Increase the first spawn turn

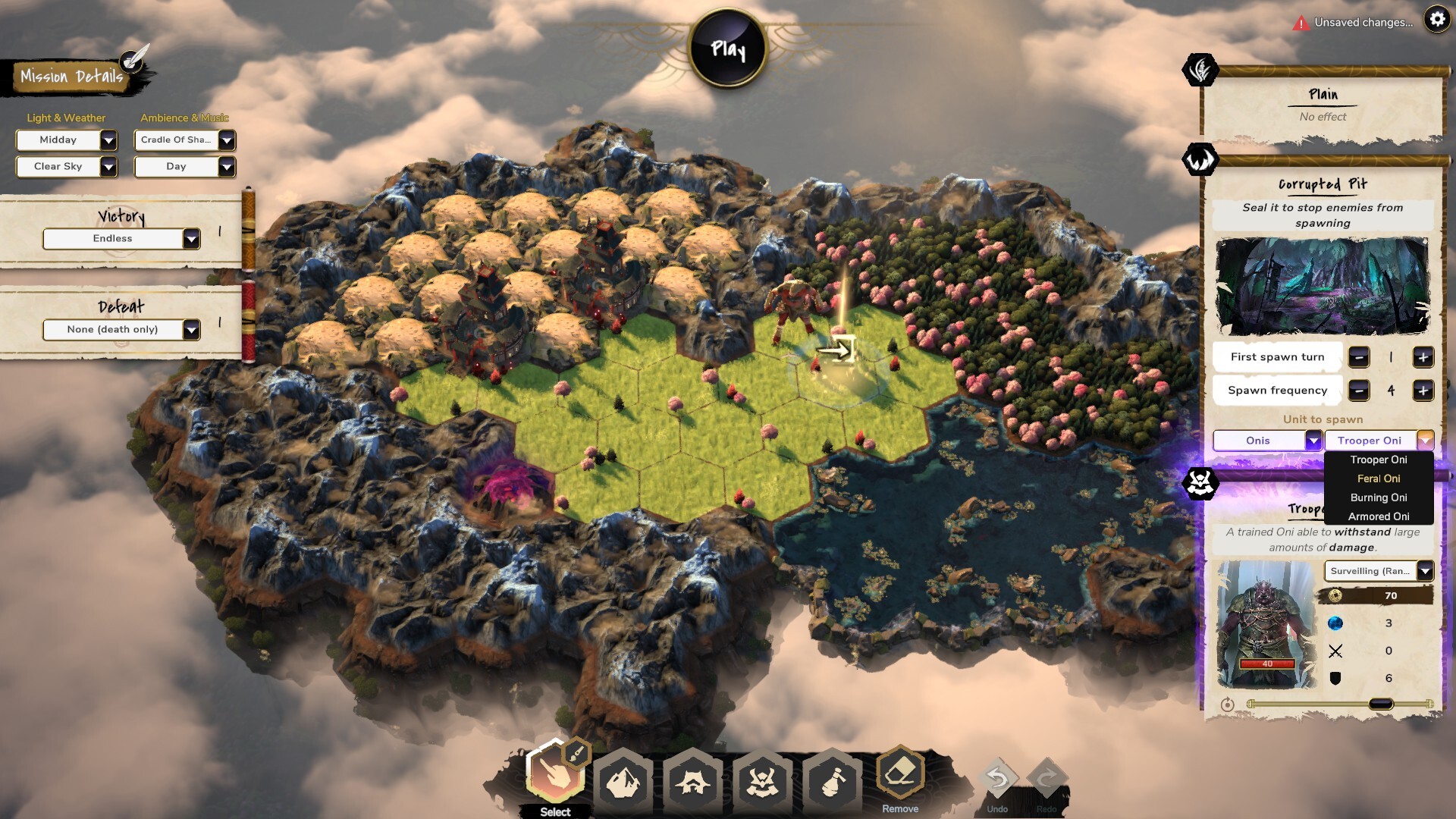(1423, 357)
